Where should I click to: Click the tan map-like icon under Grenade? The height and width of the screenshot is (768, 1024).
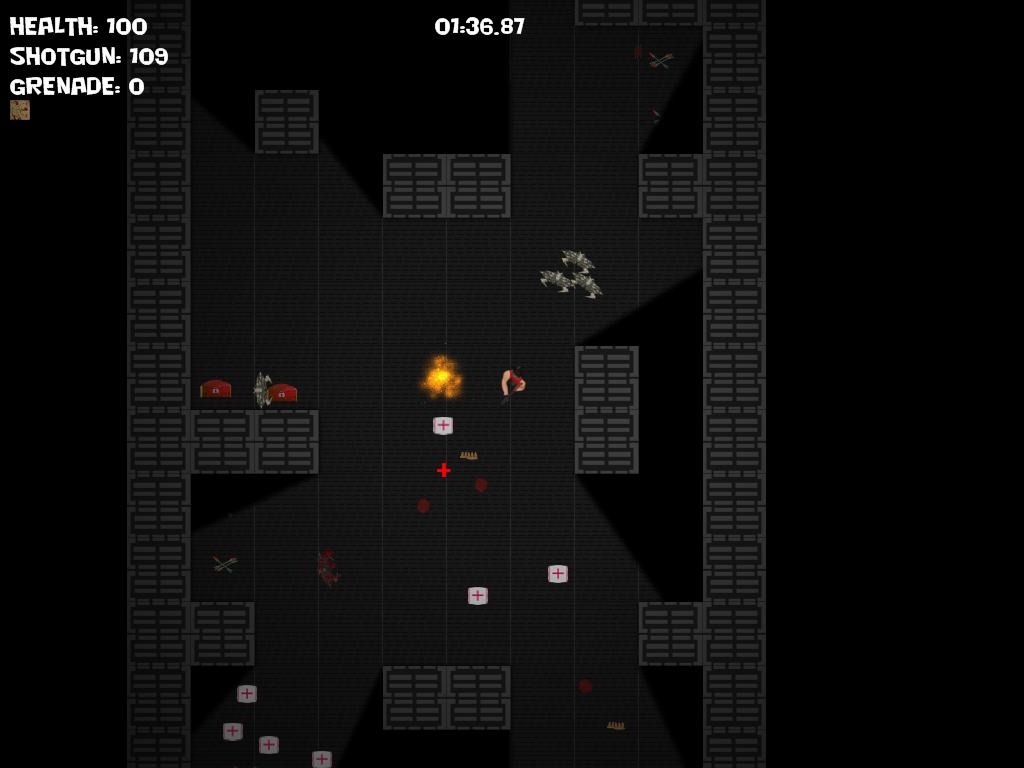coord(20,110)
